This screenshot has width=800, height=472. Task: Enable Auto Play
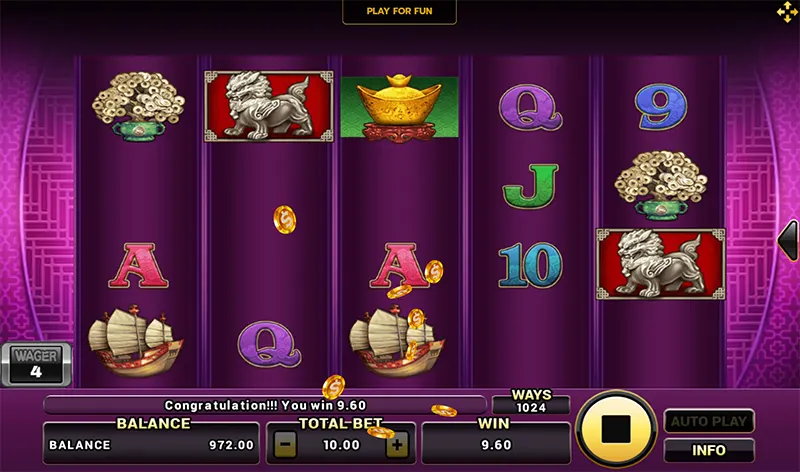tap(708, 421)
